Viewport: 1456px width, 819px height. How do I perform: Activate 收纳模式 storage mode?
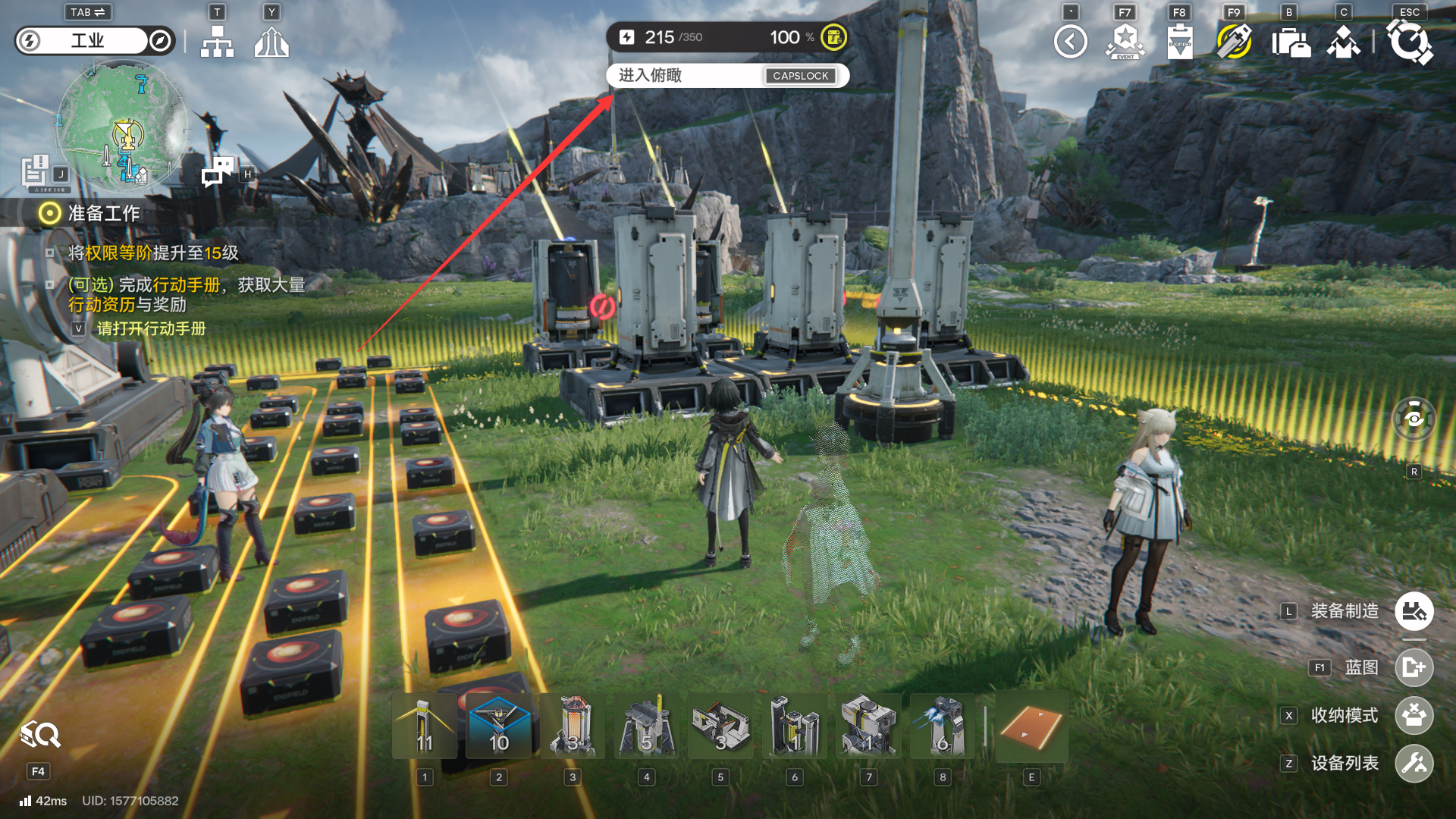[x=1414, y=715]
